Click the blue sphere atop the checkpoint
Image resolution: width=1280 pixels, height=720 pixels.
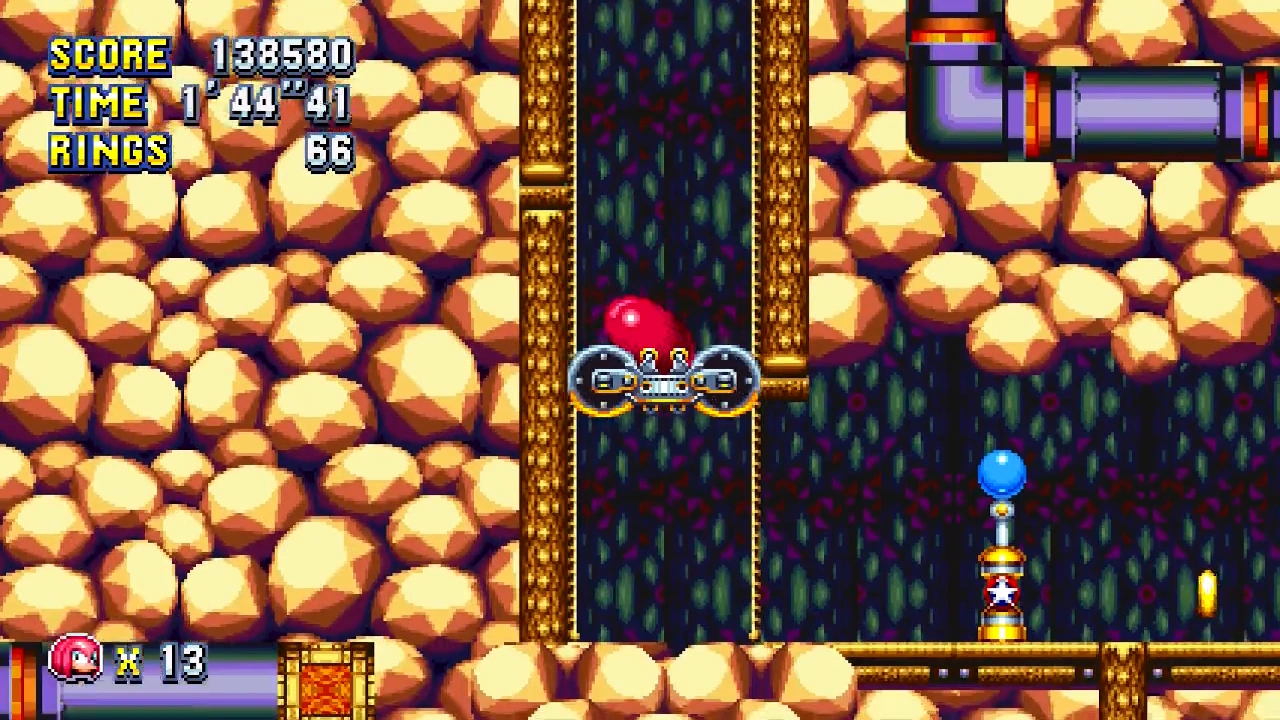click(x=1001, y=470)
